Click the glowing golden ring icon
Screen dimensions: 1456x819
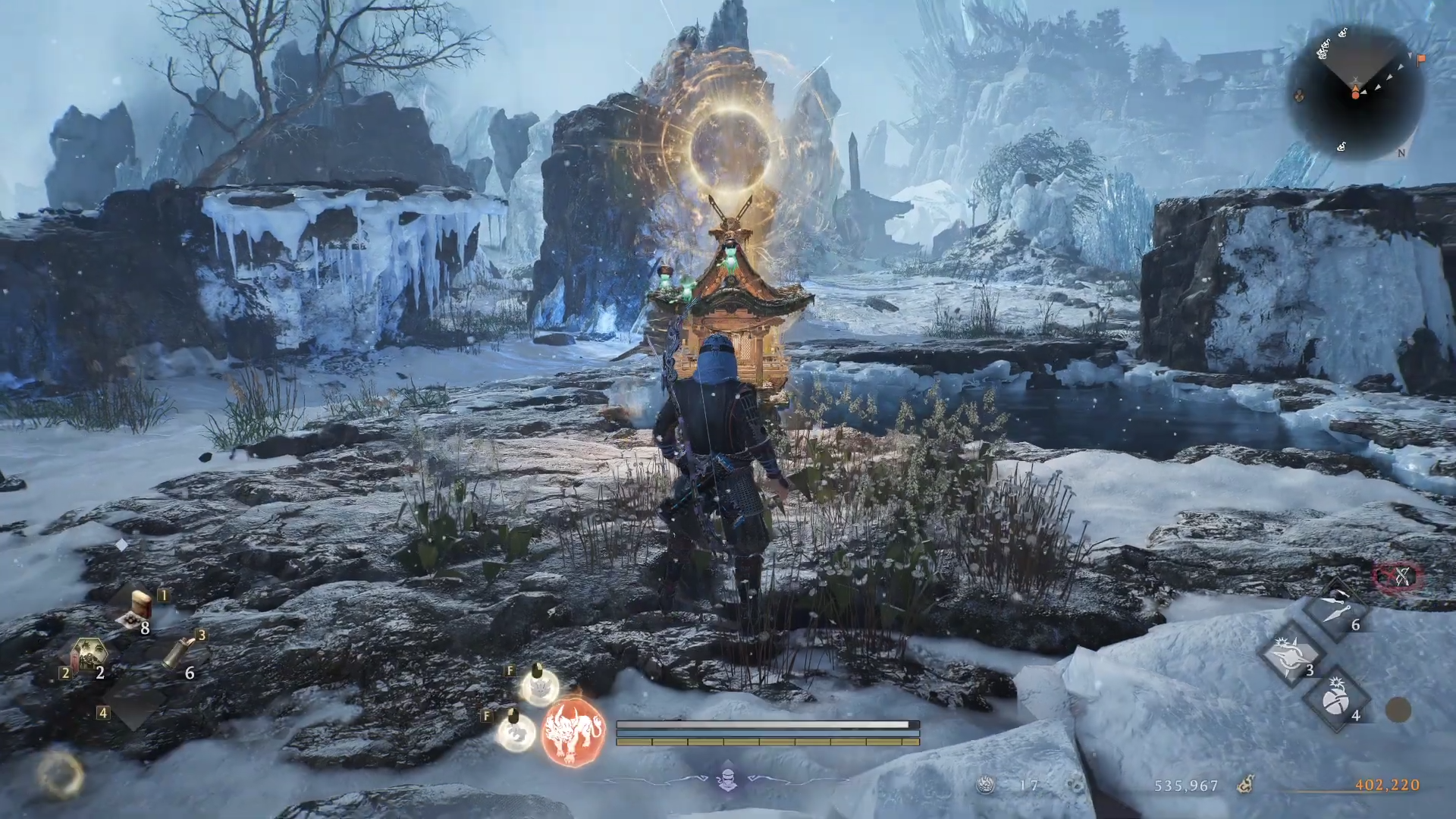click(x=61, y=773)
